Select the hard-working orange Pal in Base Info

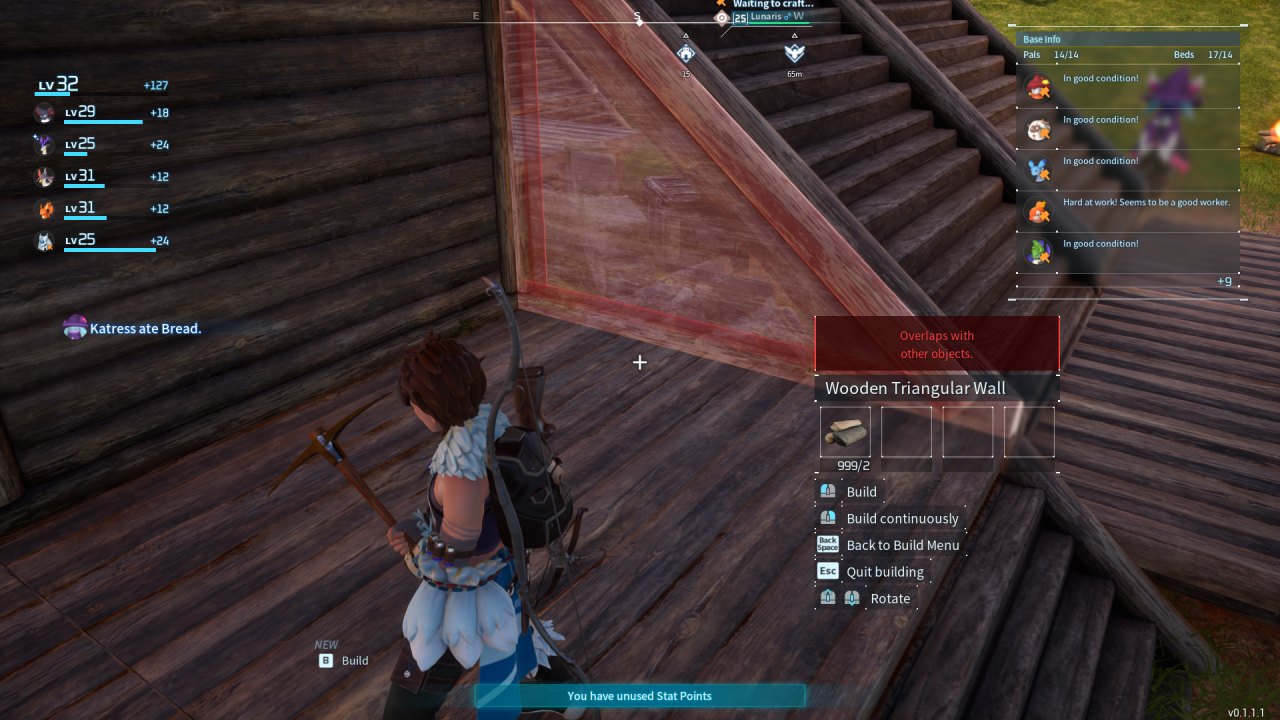[1037, 211]
